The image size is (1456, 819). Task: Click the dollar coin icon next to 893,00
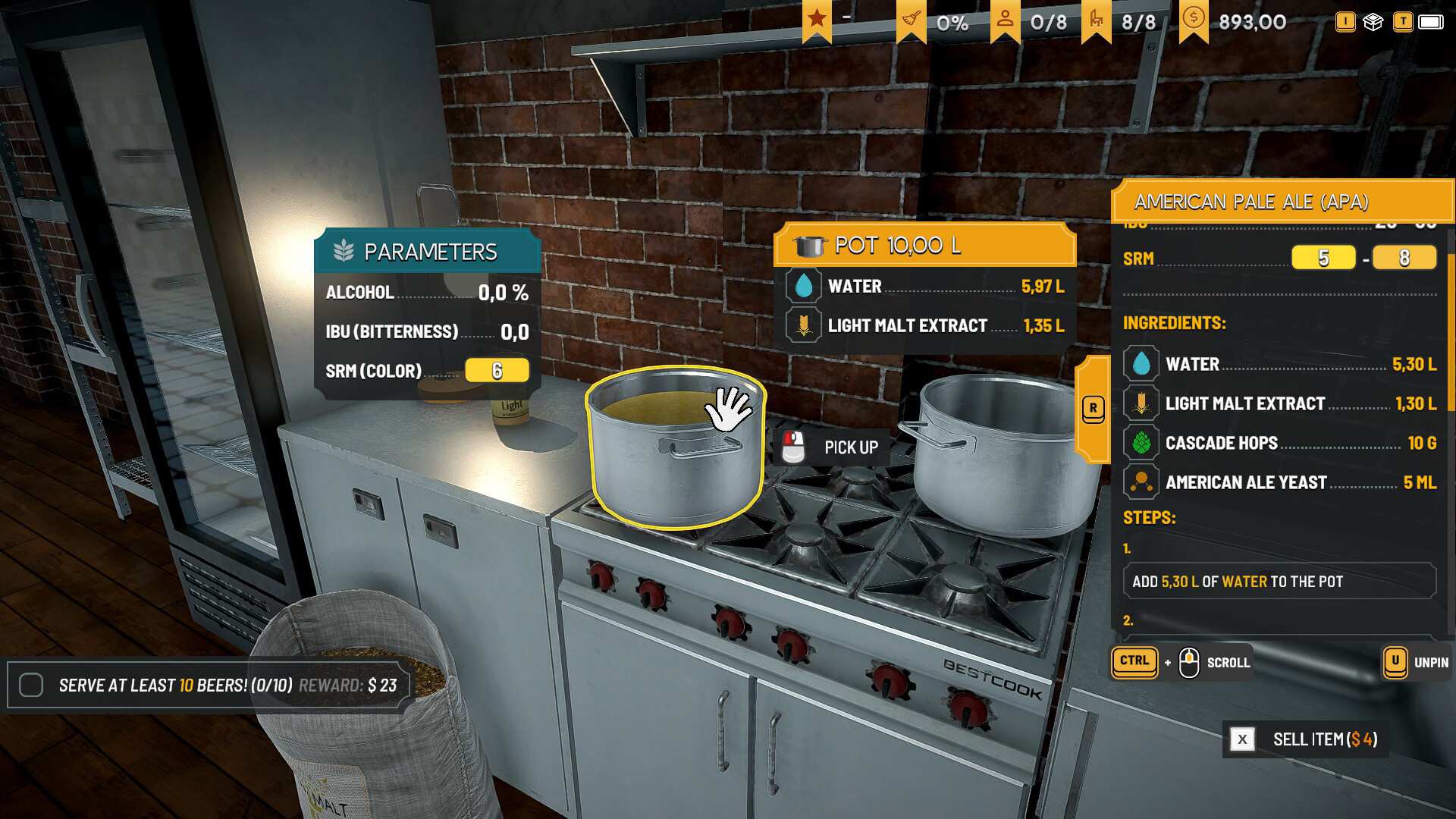pyautogui.click(x=1193, y=18)
